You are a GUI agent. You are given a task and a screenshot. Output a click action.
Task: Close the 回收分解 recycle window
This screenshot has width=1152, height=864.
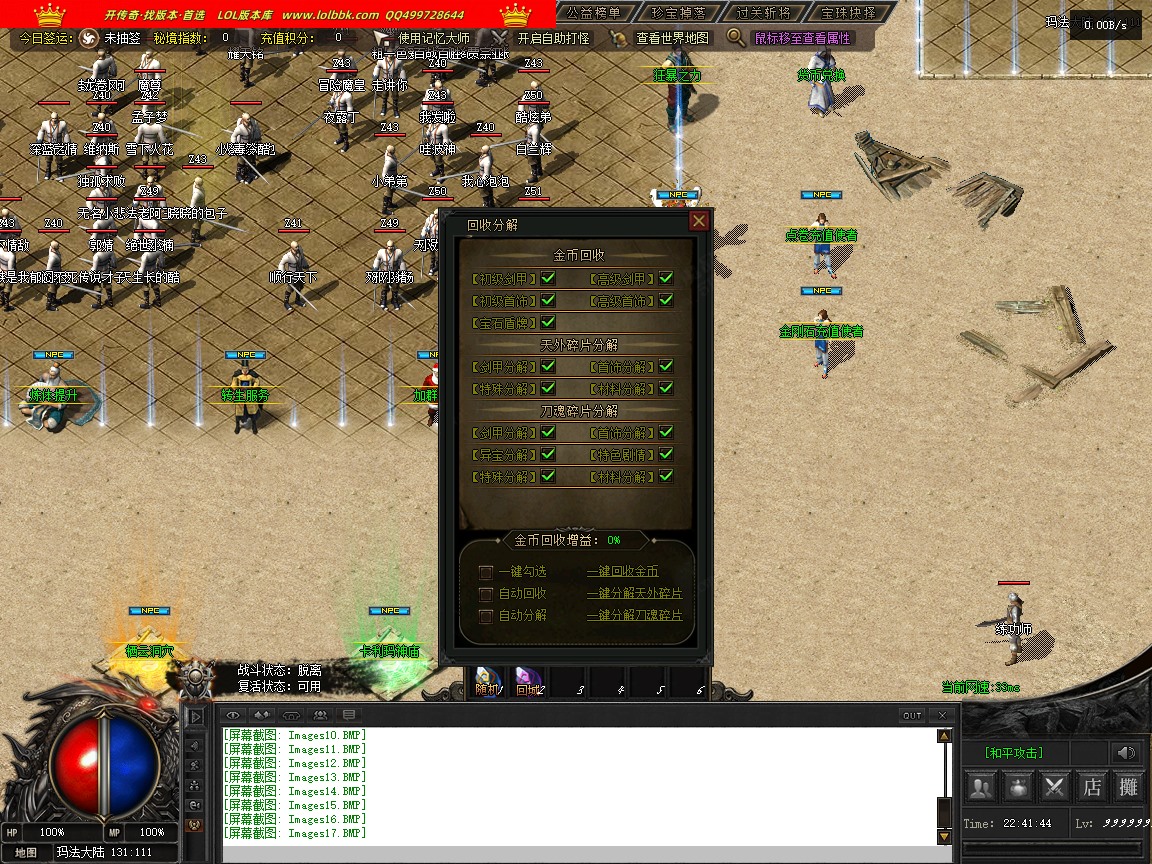(699, 221)
